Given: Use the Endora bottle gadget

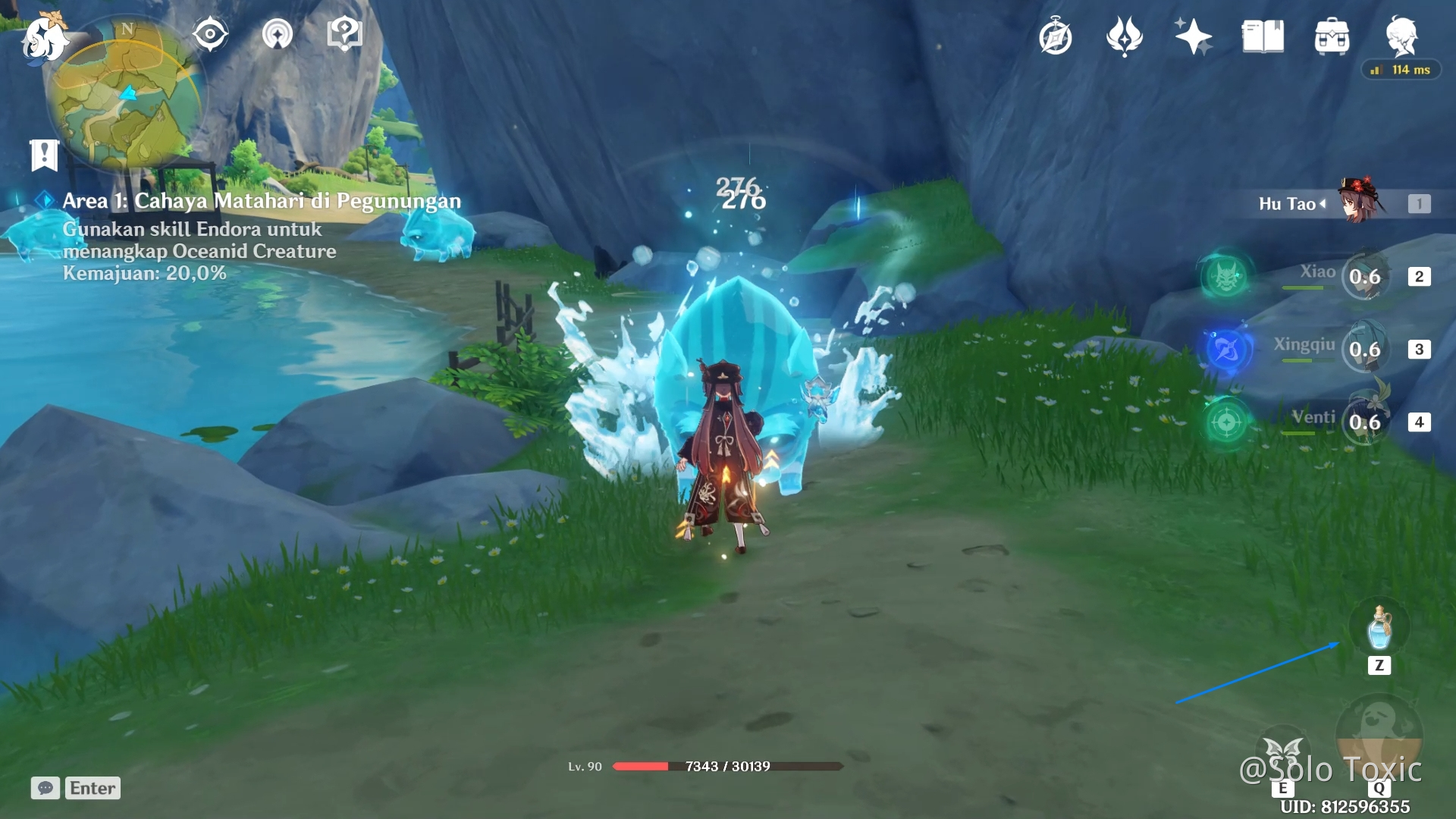Looking at the screenshot, I should tap(1379, 629).
